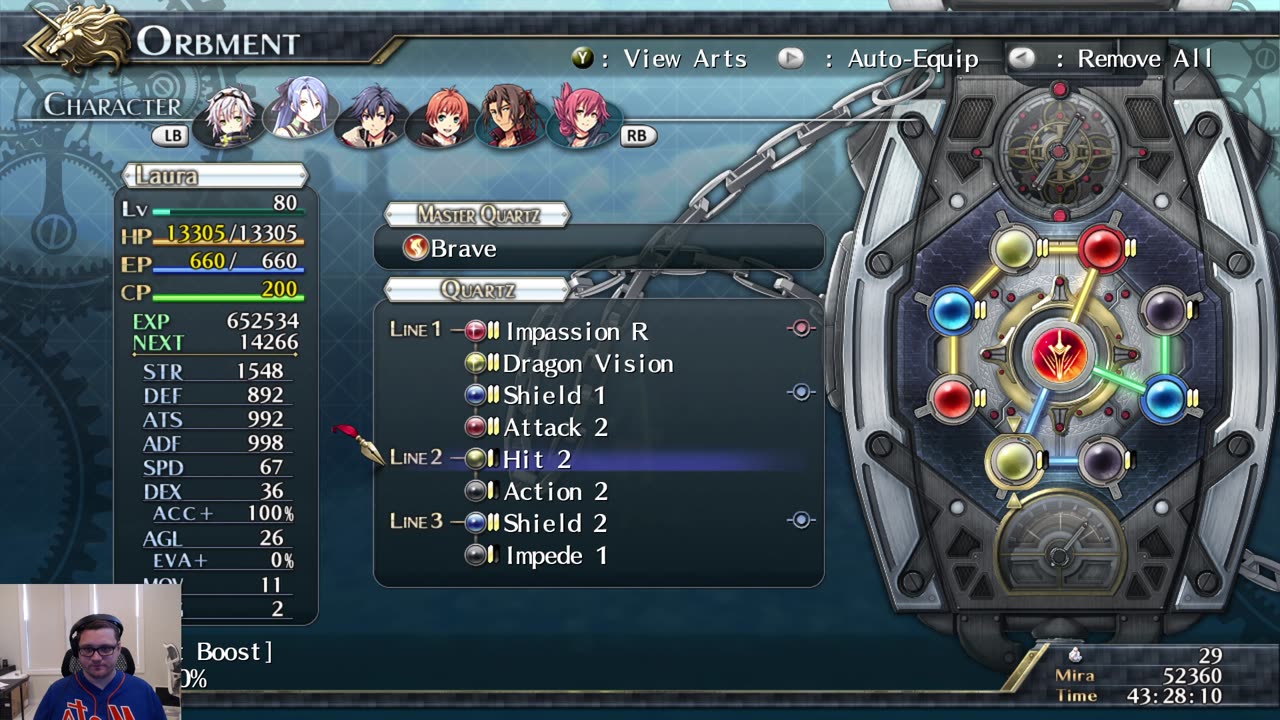The height and width of the screenshot is (720, 1280).
Task: Select the lavender-haired character portrait
Action: coord(301,108)
